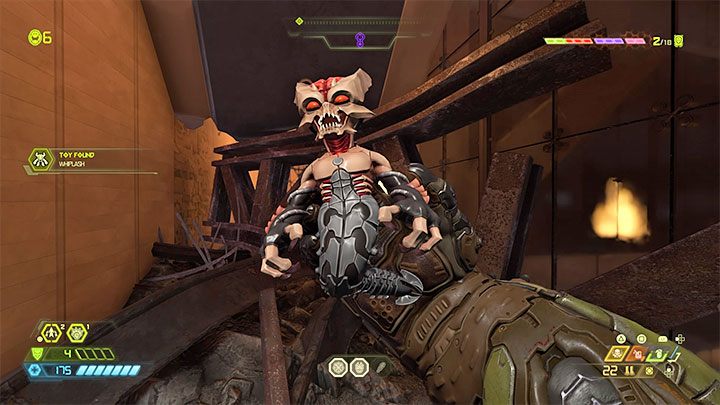Screen dimensions: 720x405
Task: Click the green armor shield icon
Action: pos(38,352)
